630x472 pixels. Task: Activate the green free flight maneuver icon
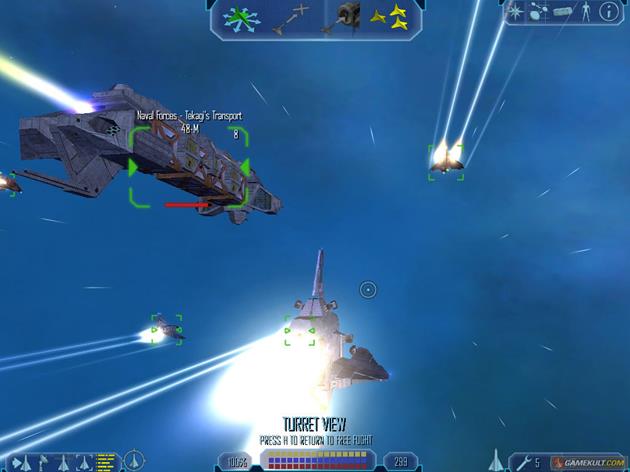click(241, 17)
